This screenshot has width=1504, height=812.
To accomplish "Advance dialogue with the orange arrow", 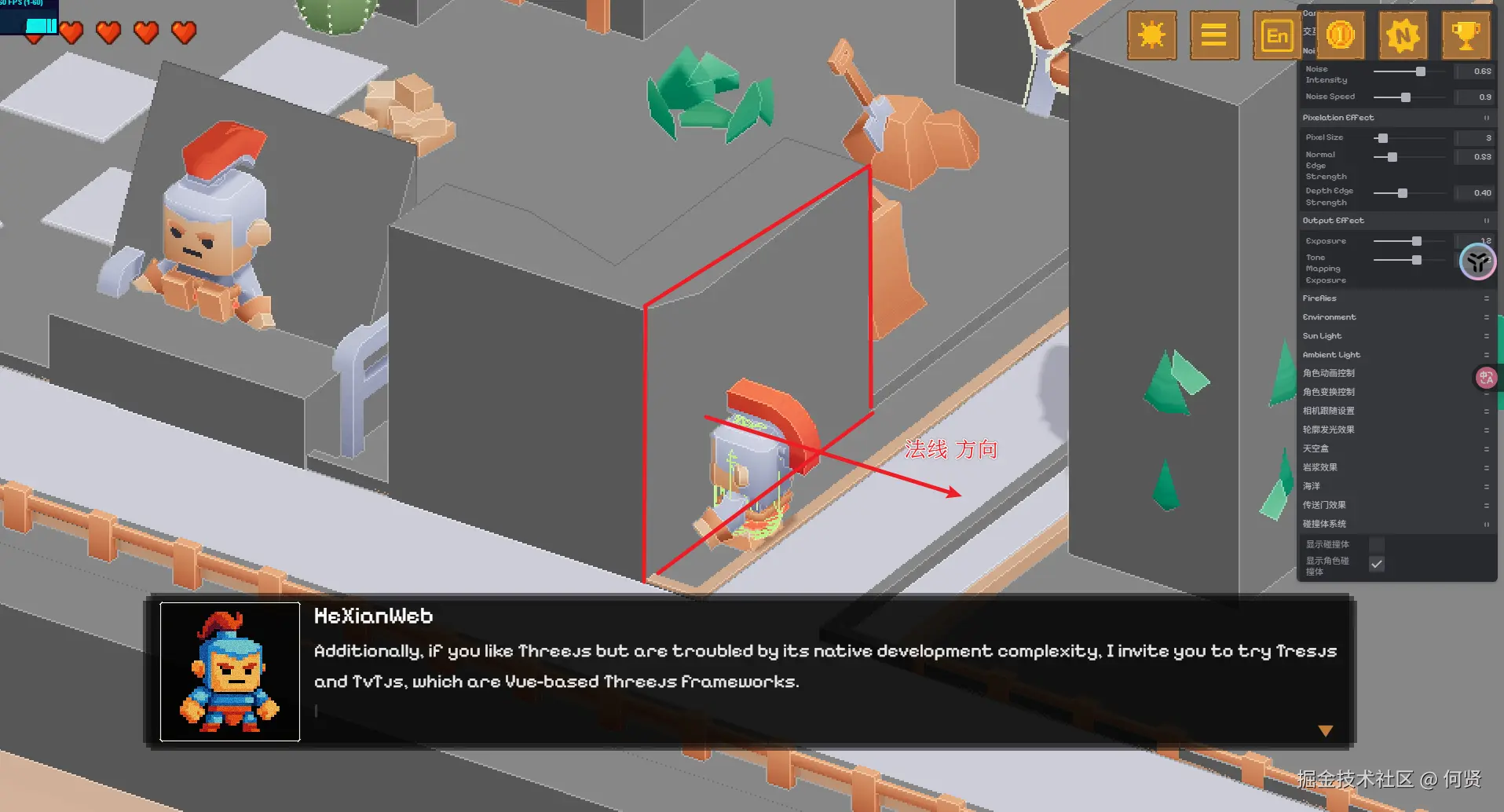I will click(1326, 731).
